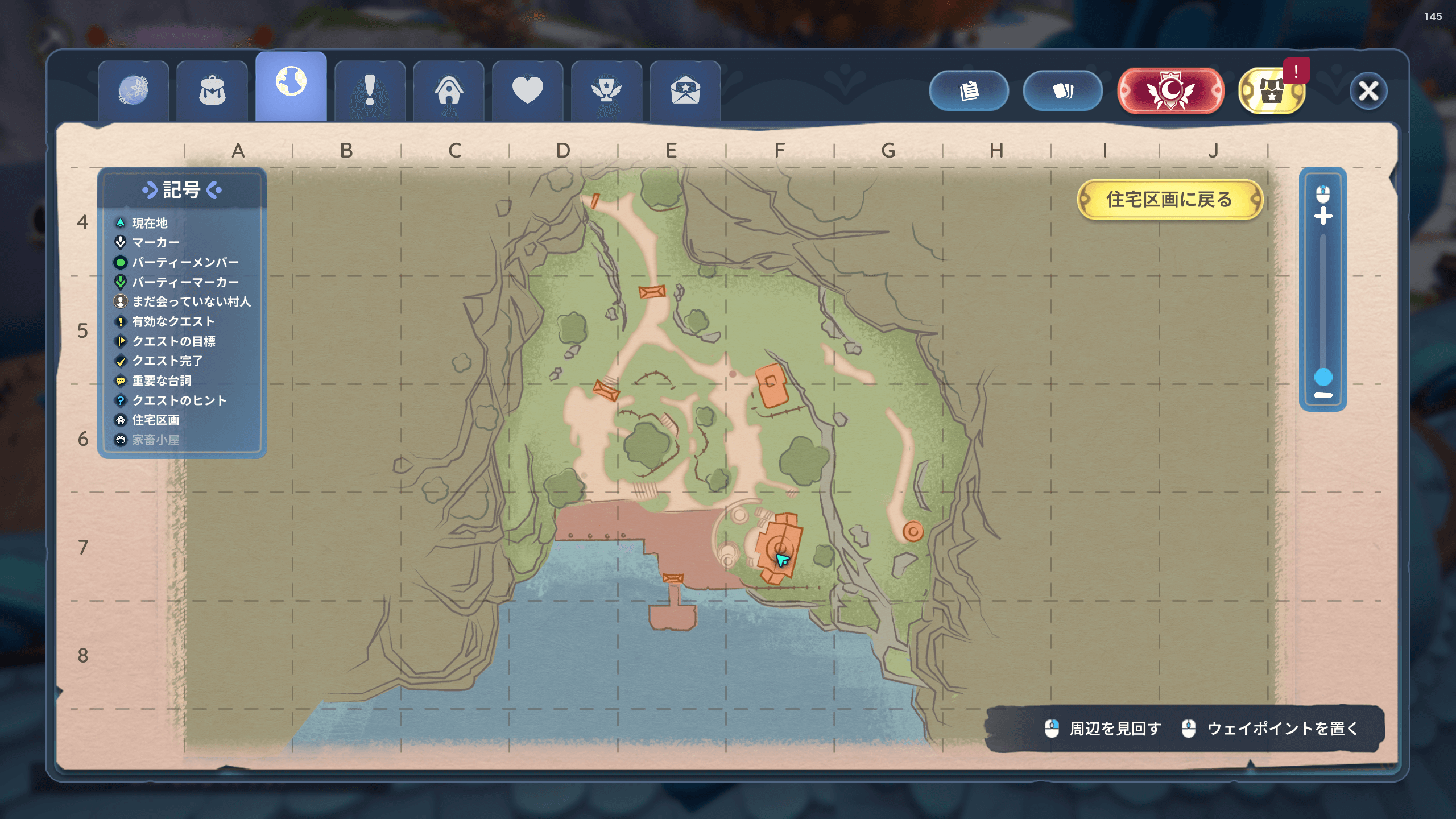
Task: Open the yellow shop stall button
Action: point(1272,91)
